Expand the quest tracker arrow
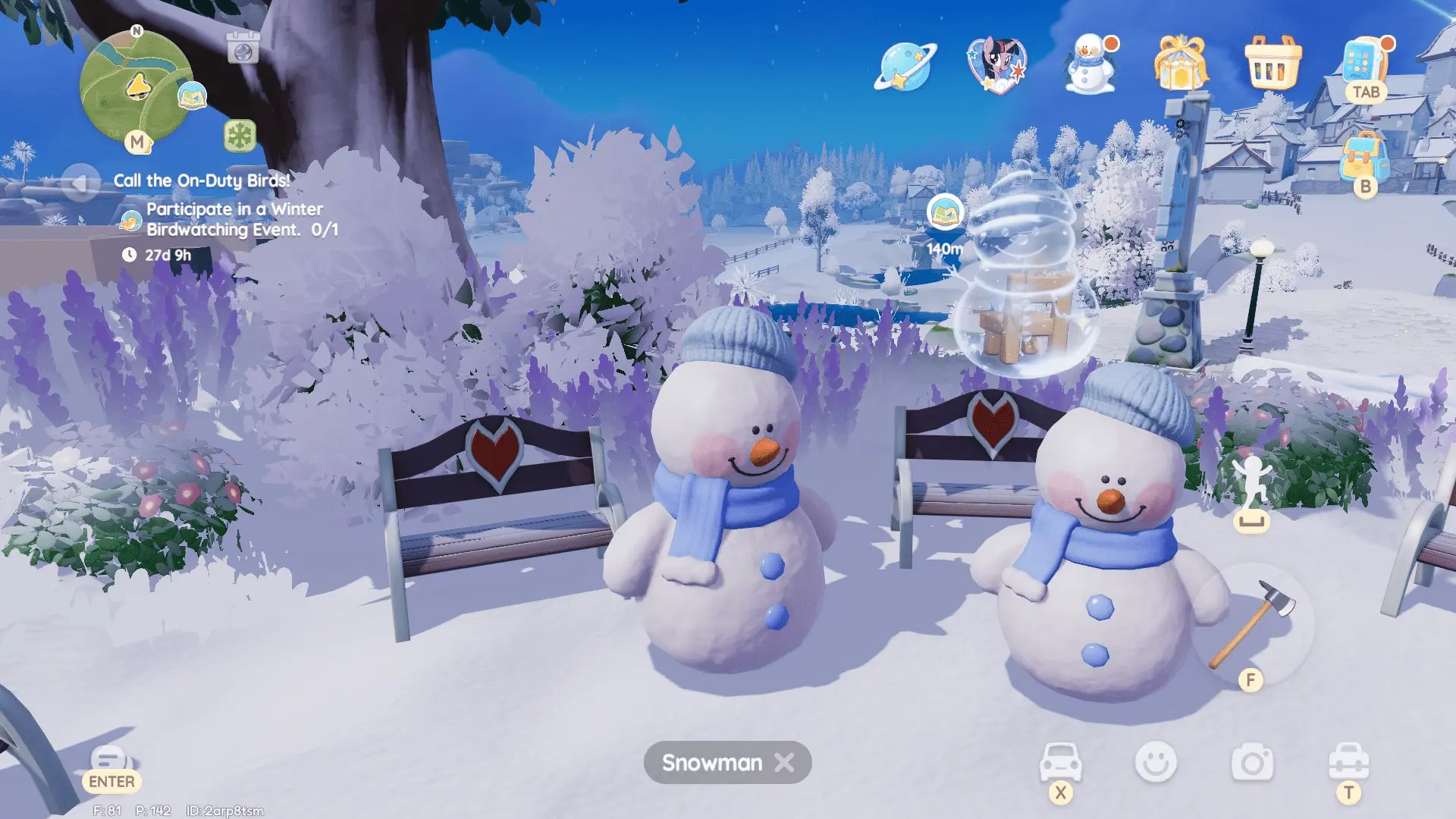Image resolution: width=1456 pixels, height=819 pixels. 80,182
